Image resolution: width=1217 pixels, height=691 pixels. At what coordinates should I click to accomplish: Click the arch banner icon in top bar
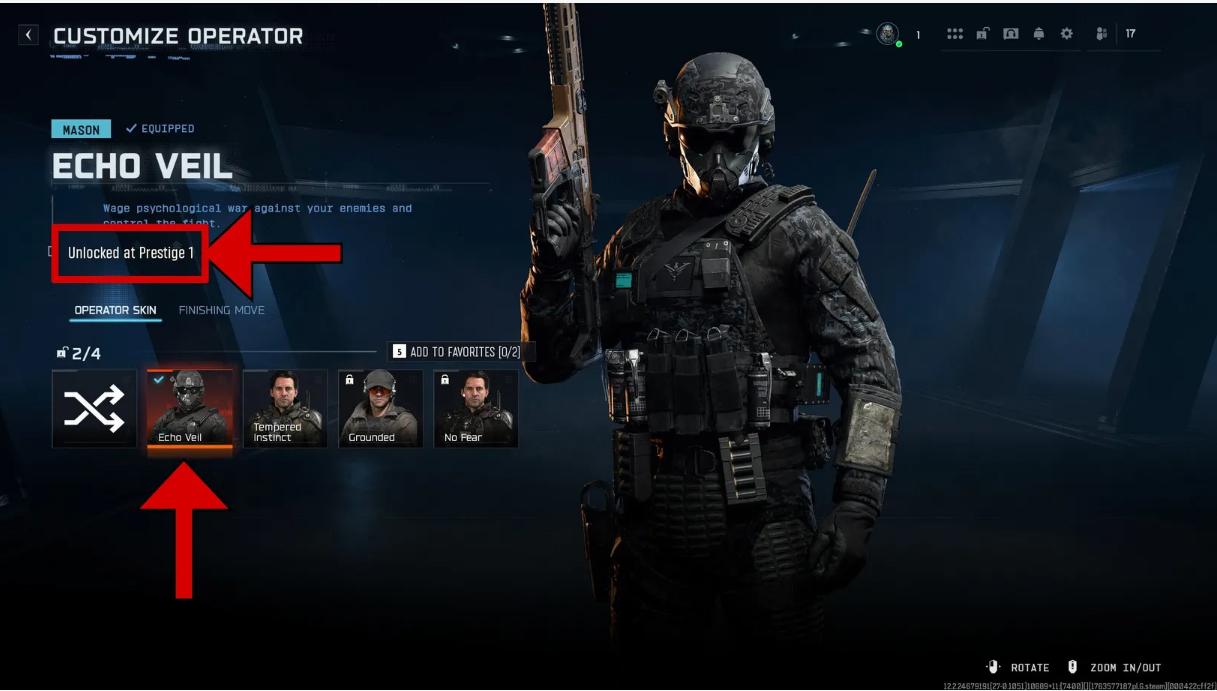1011,34
